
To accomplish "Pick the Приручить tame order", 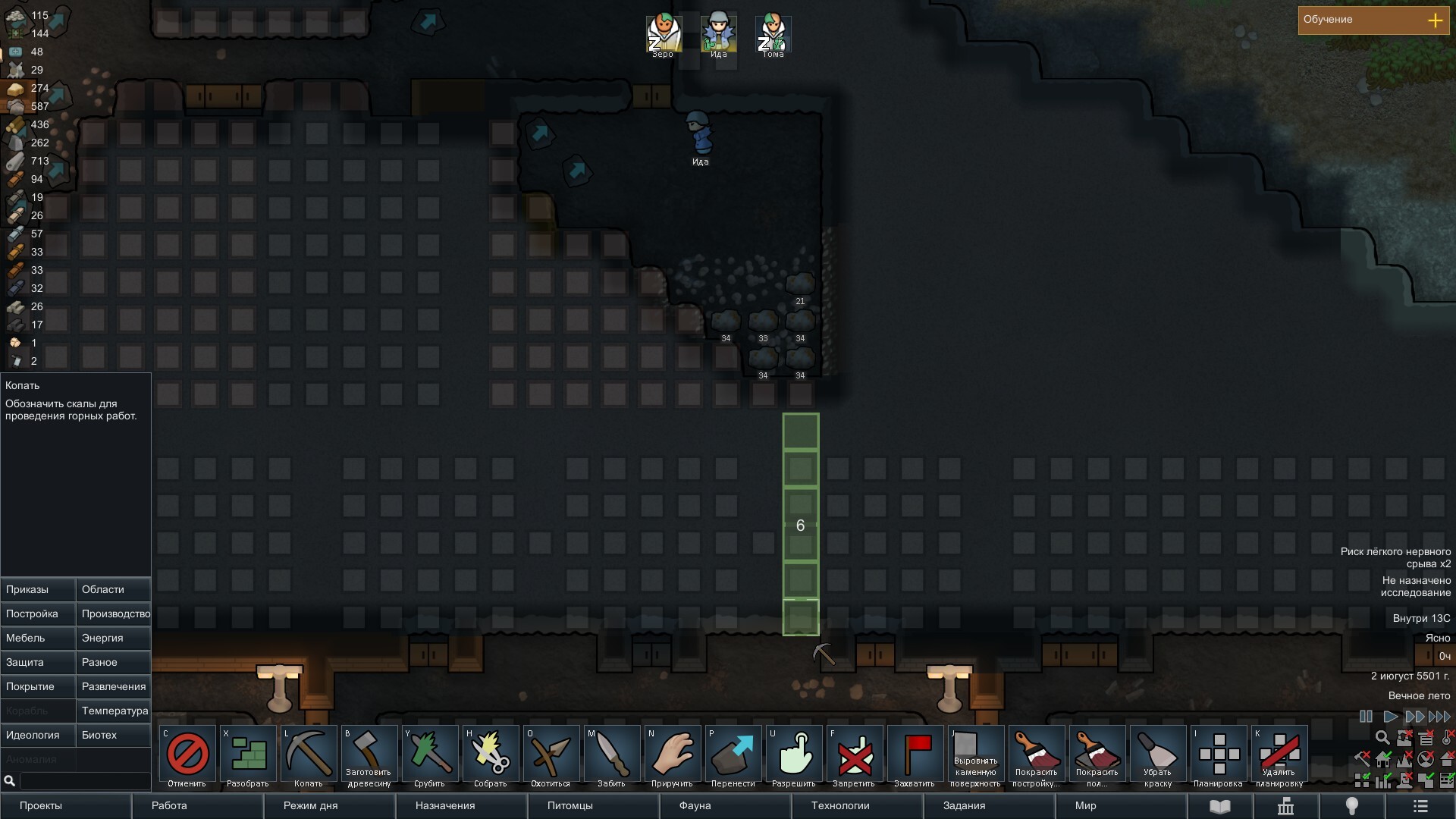I will pyautogui.click(x=673, y=757).
